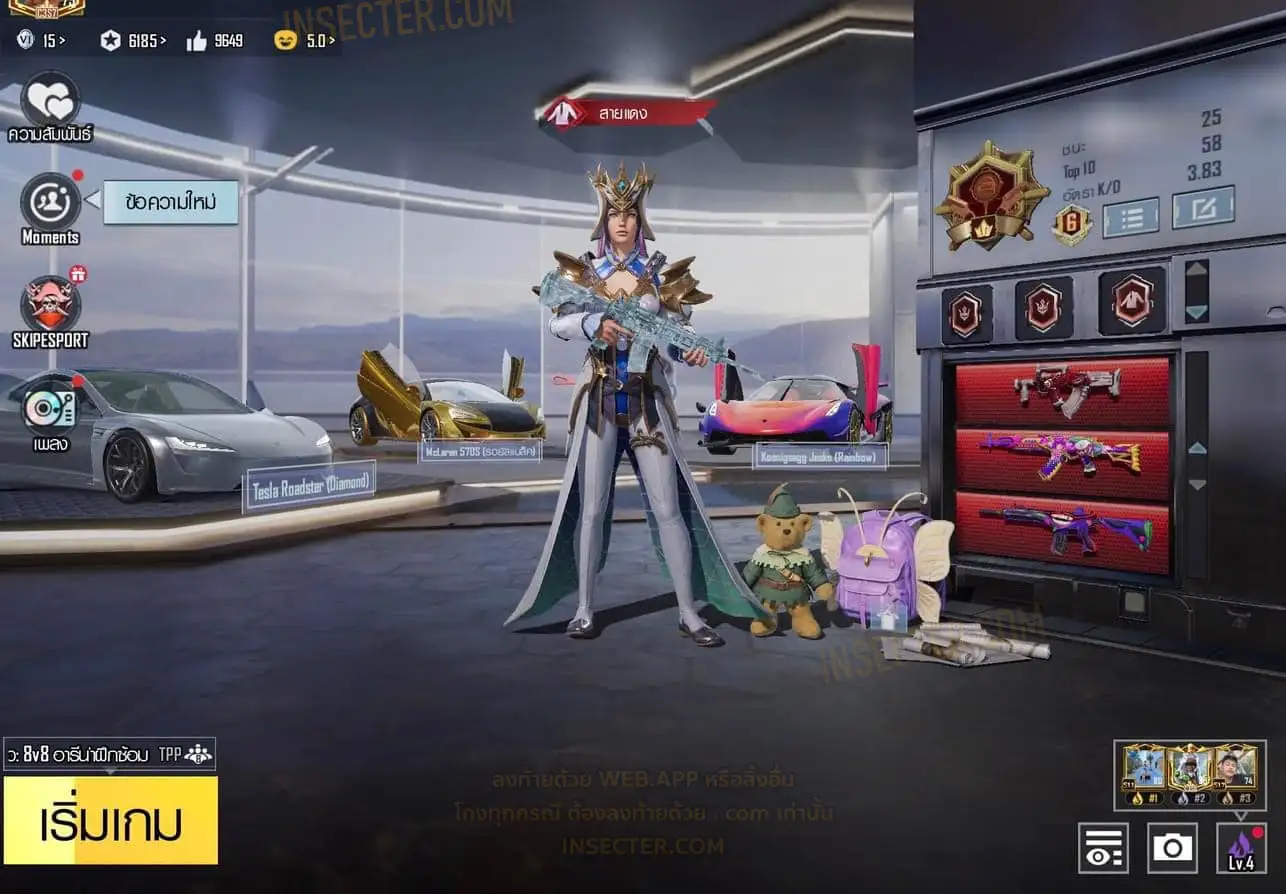
Task: Open the stats list button beside the rank badge
Action: 1130,216
